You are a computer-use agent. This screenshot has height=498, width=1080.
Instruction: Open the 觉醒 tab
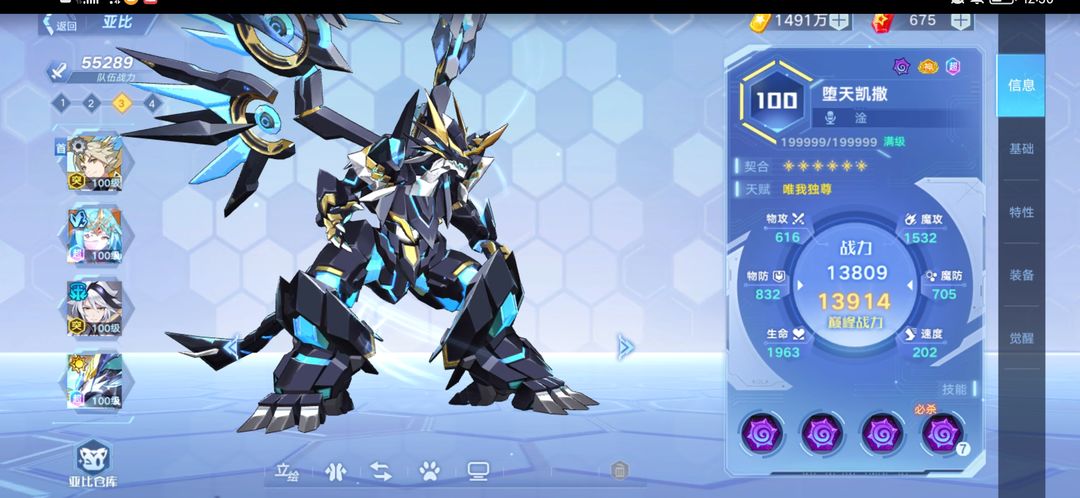(1021, 338)
